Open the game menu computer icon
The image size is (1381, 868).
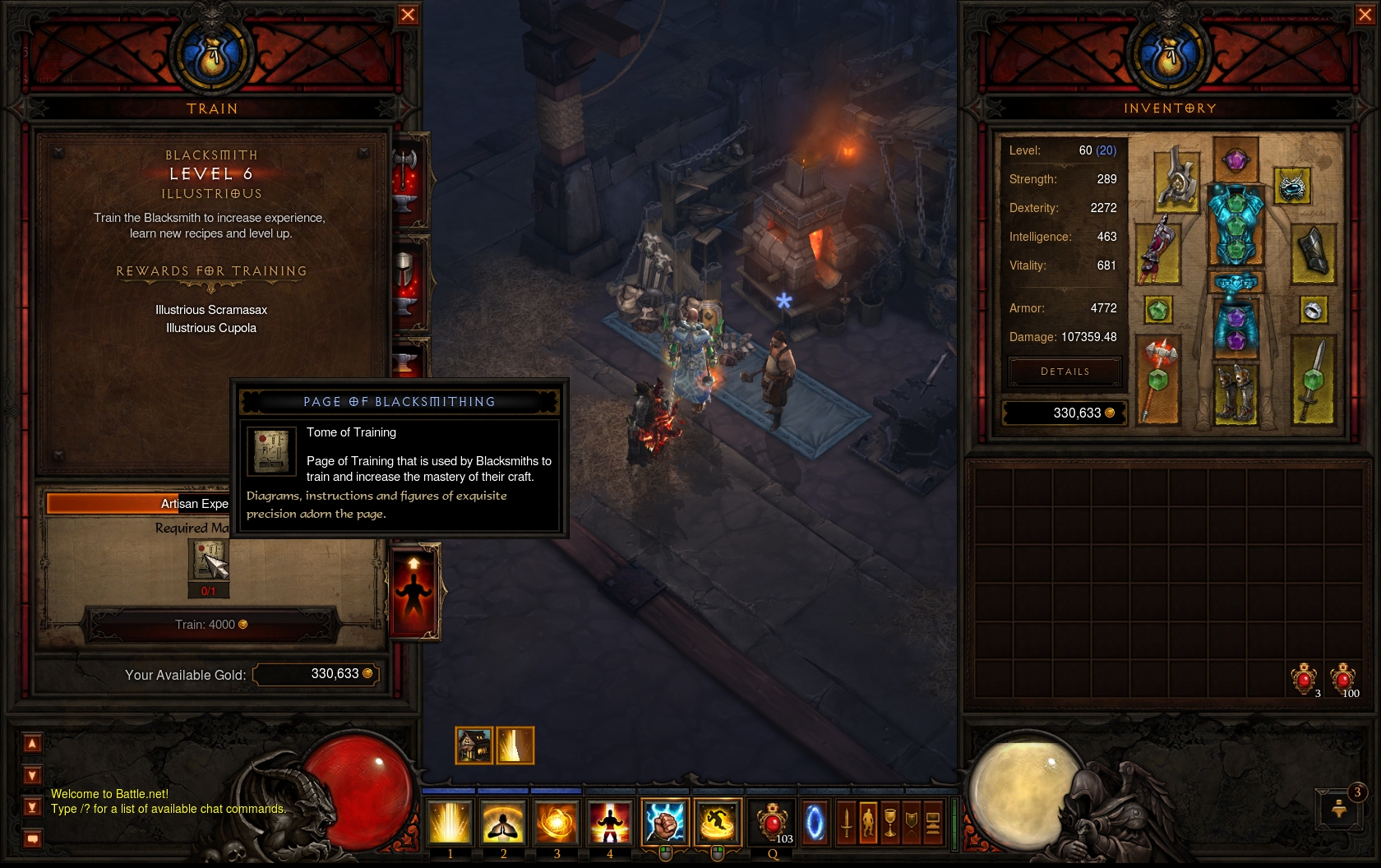click(933, 822)
